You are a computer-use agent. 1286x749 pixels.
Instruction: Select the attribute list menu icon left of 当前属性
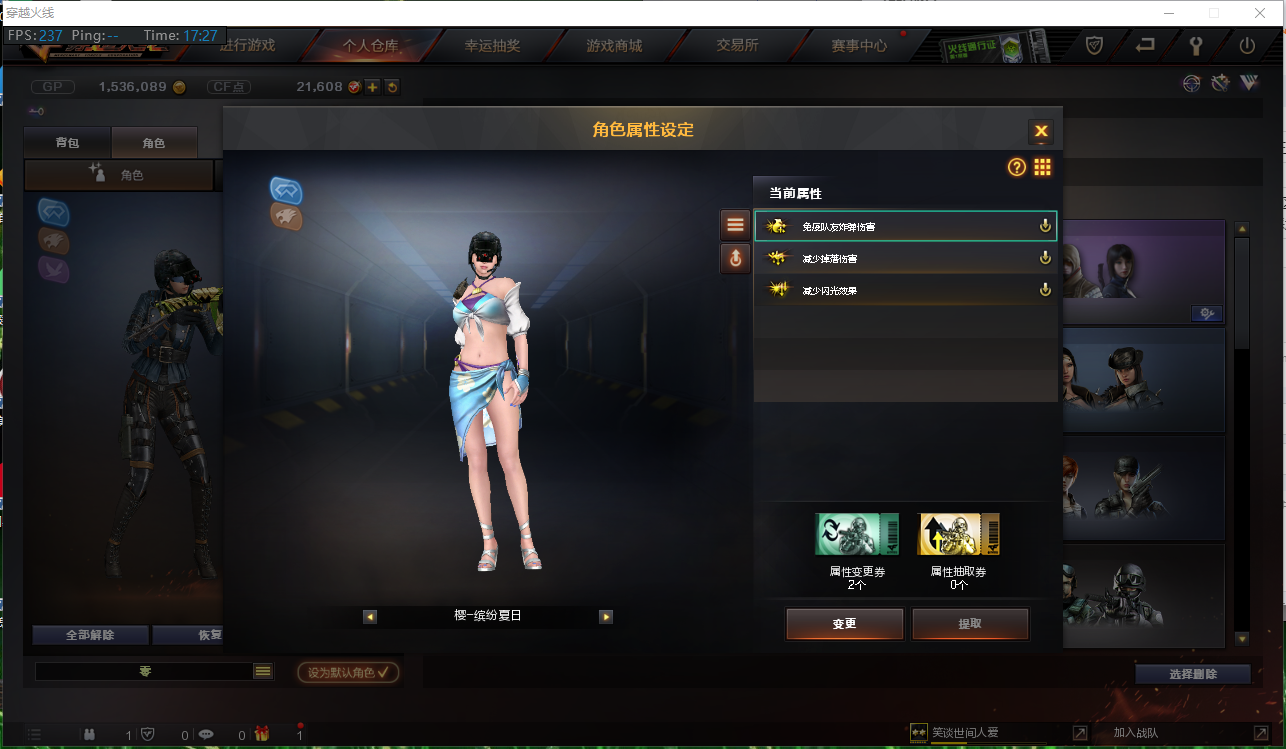(735, 223)
